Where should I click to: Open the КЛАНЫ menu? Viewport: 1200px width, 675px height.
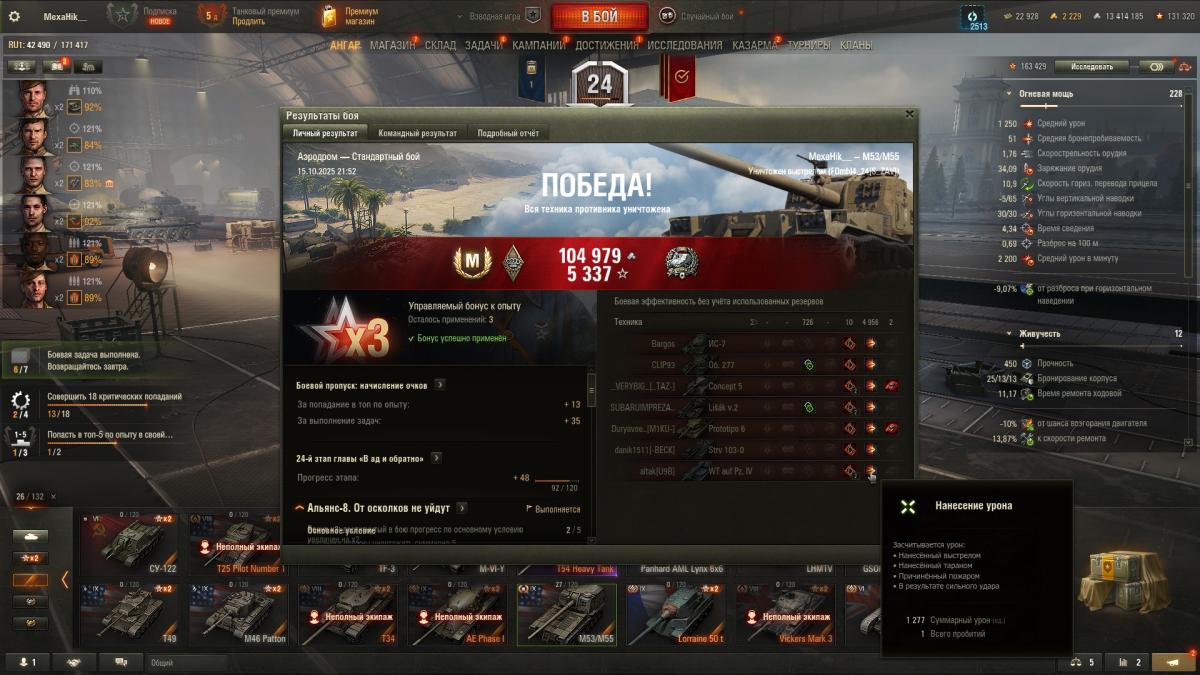[x=855, y=45]
